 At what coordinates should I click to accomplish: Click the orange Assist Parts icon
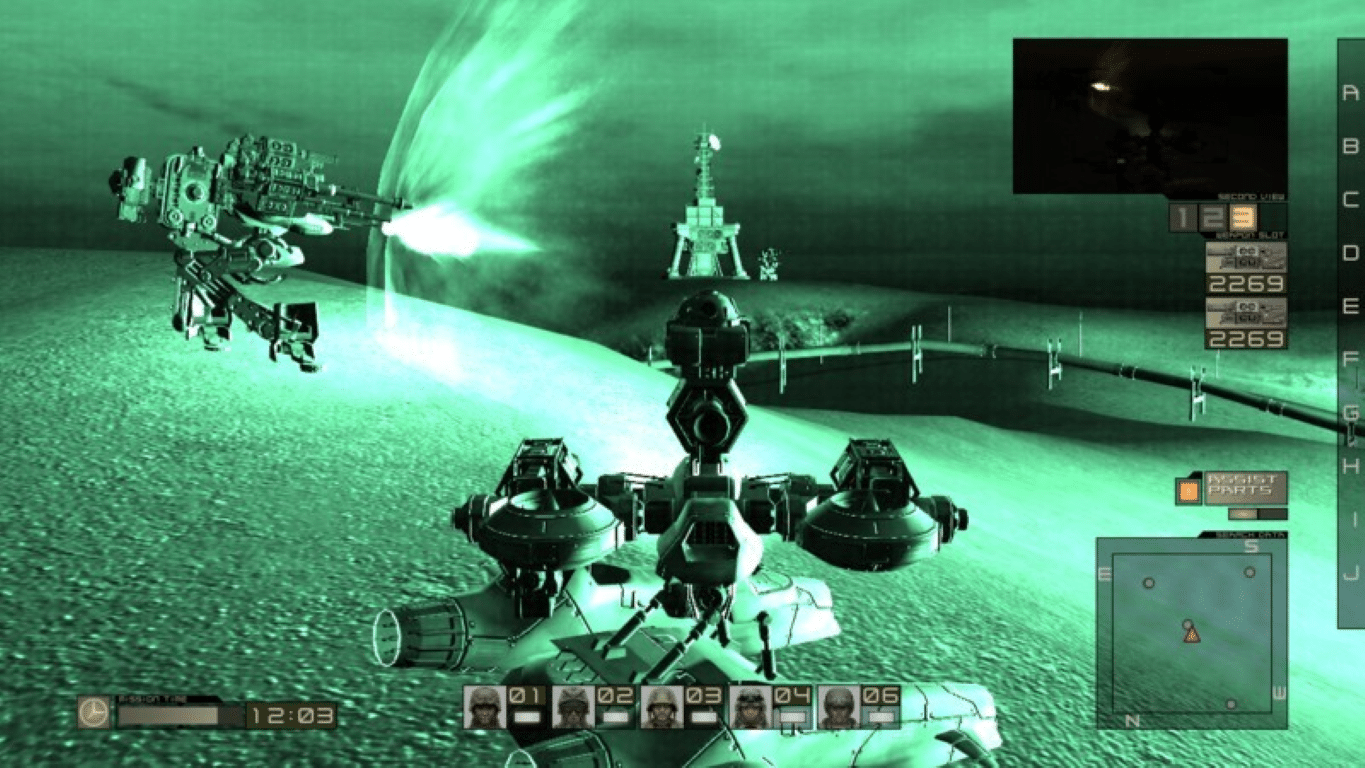[x=1188, y=491]
